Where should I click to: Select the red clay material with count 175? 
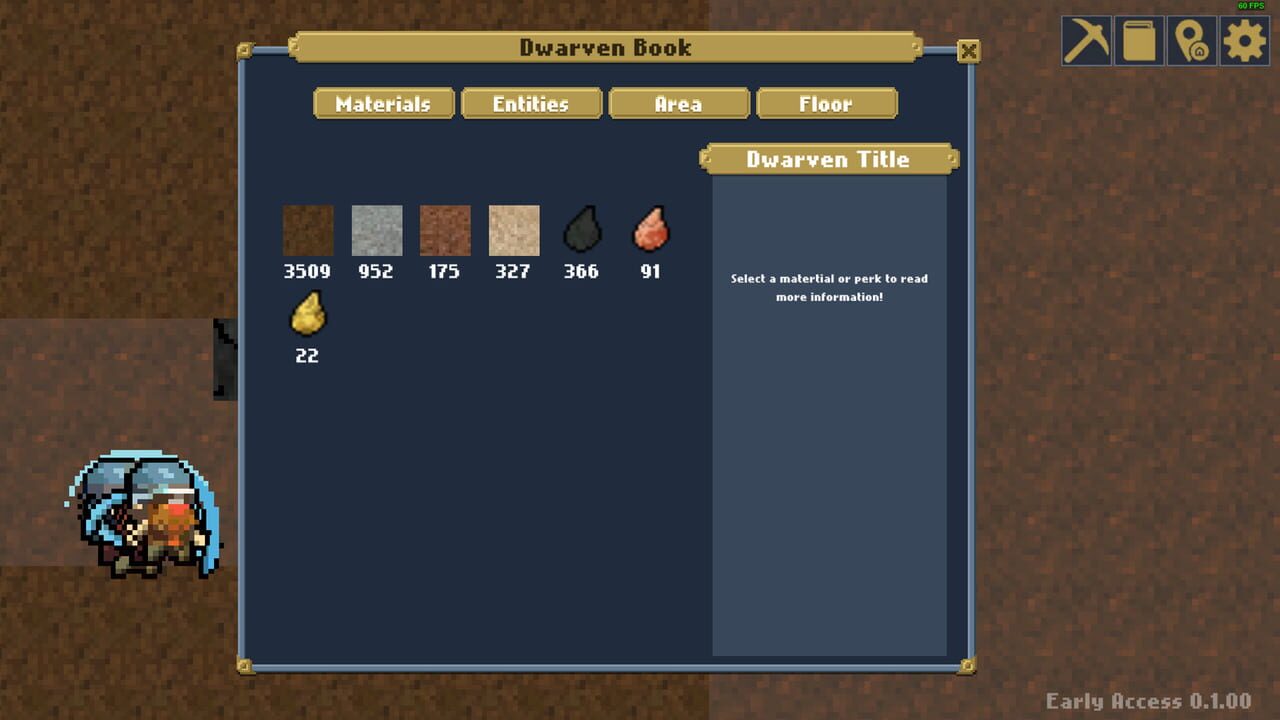[444, 228]
